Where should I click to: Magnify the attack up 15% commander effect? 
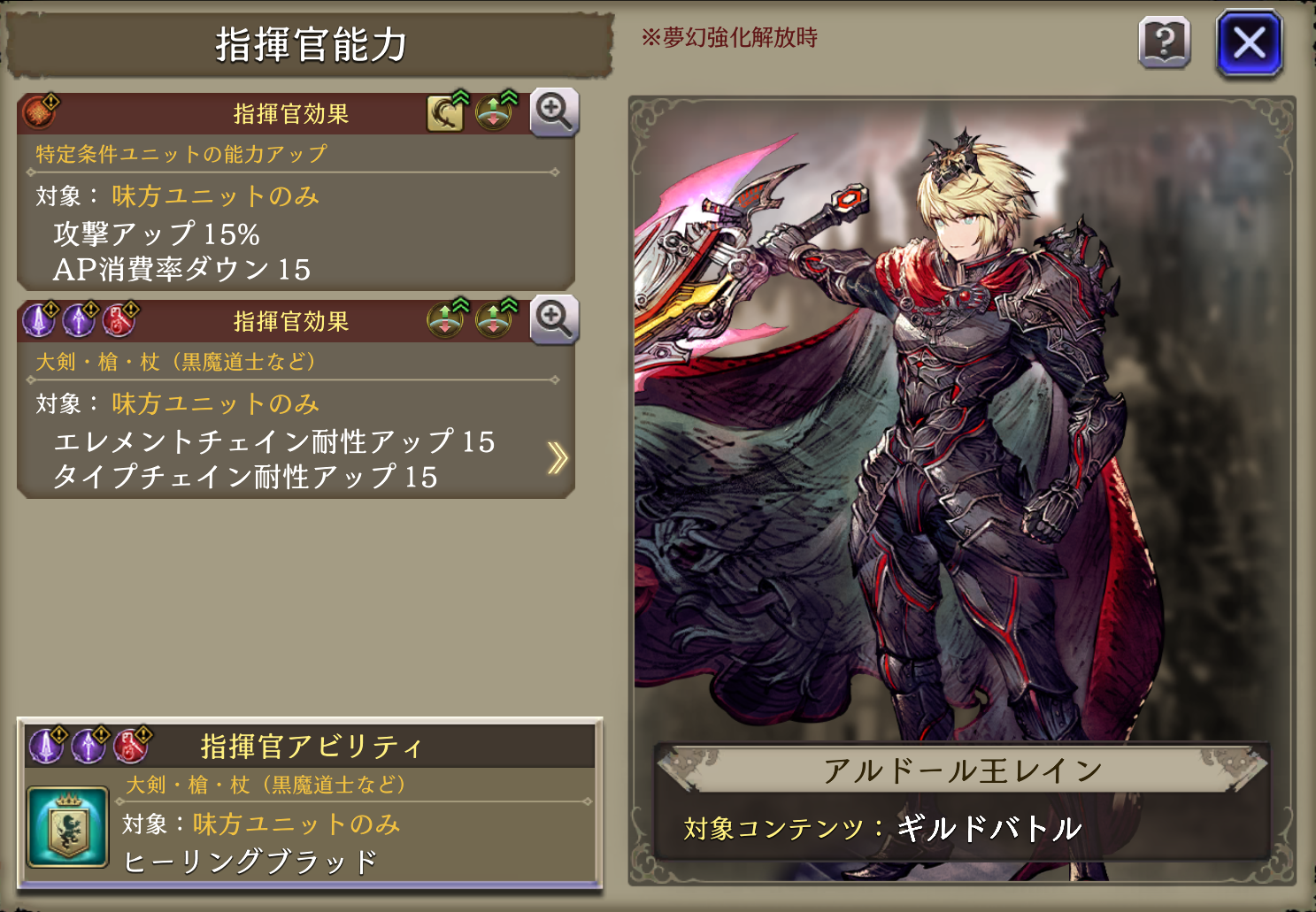(x=554, y=112)
